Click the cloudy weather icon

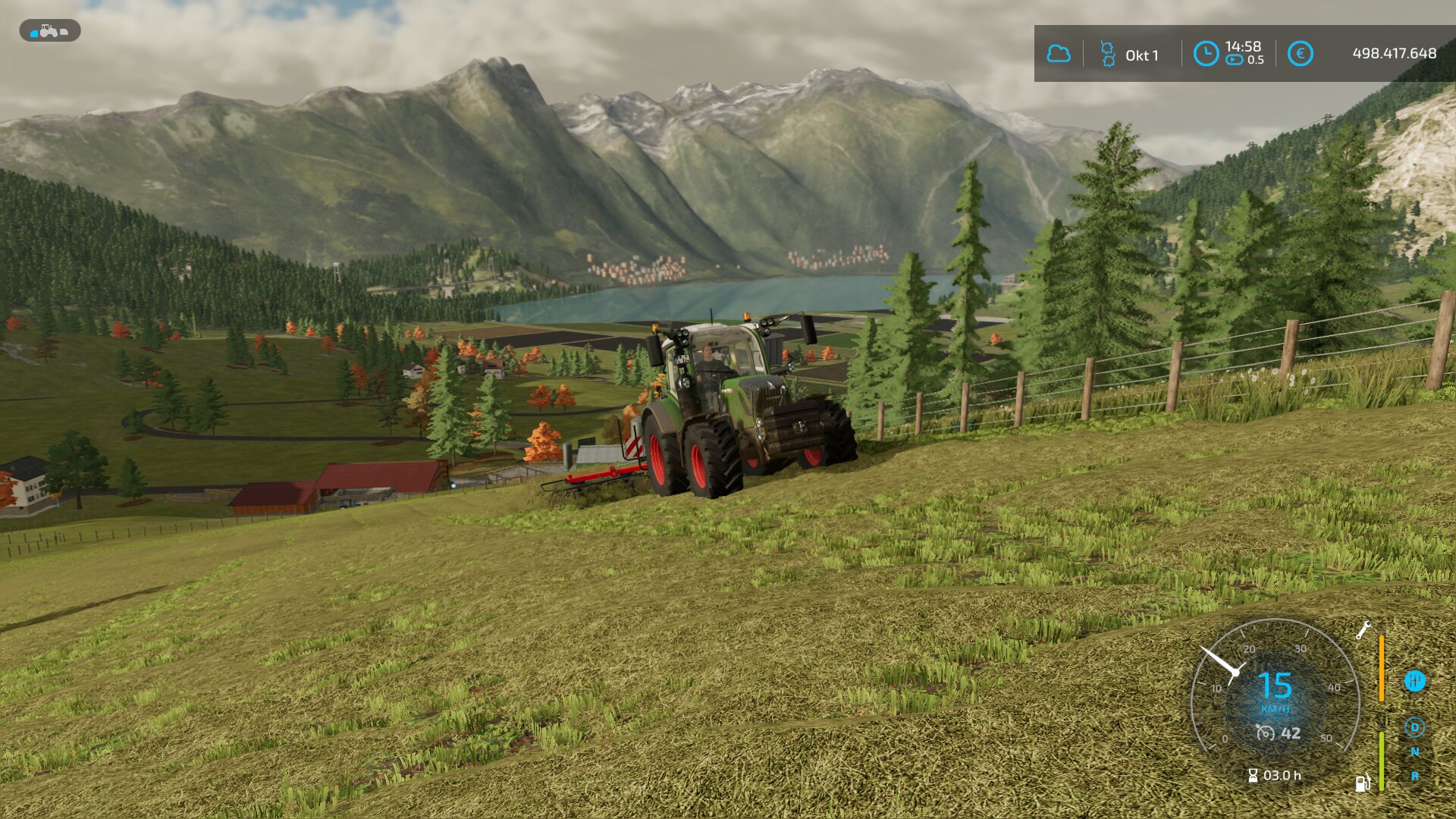tap(1059, 54)
